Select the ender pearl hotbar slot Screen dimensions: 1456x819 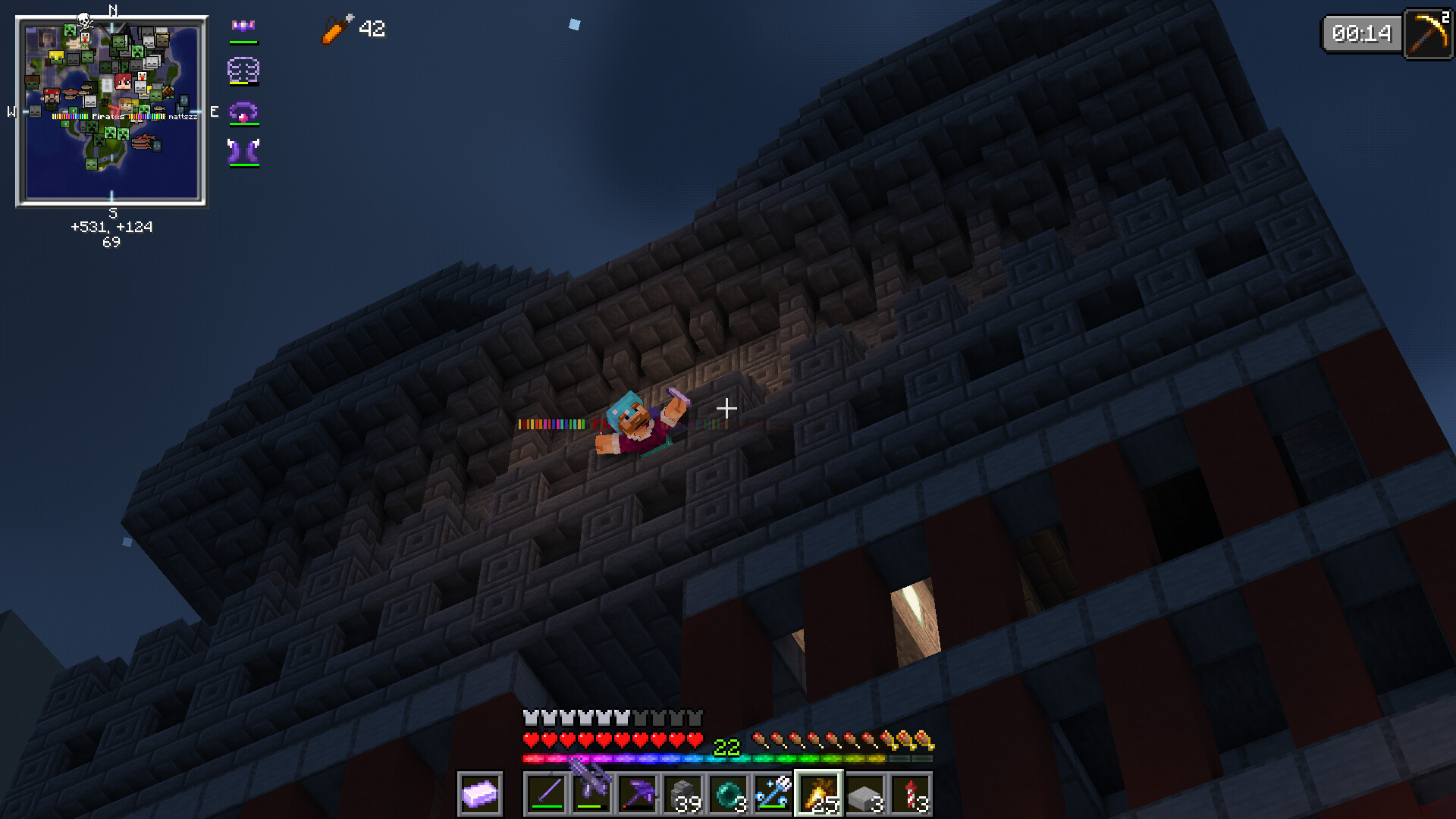pyautogui.click(x=728, y=794)
